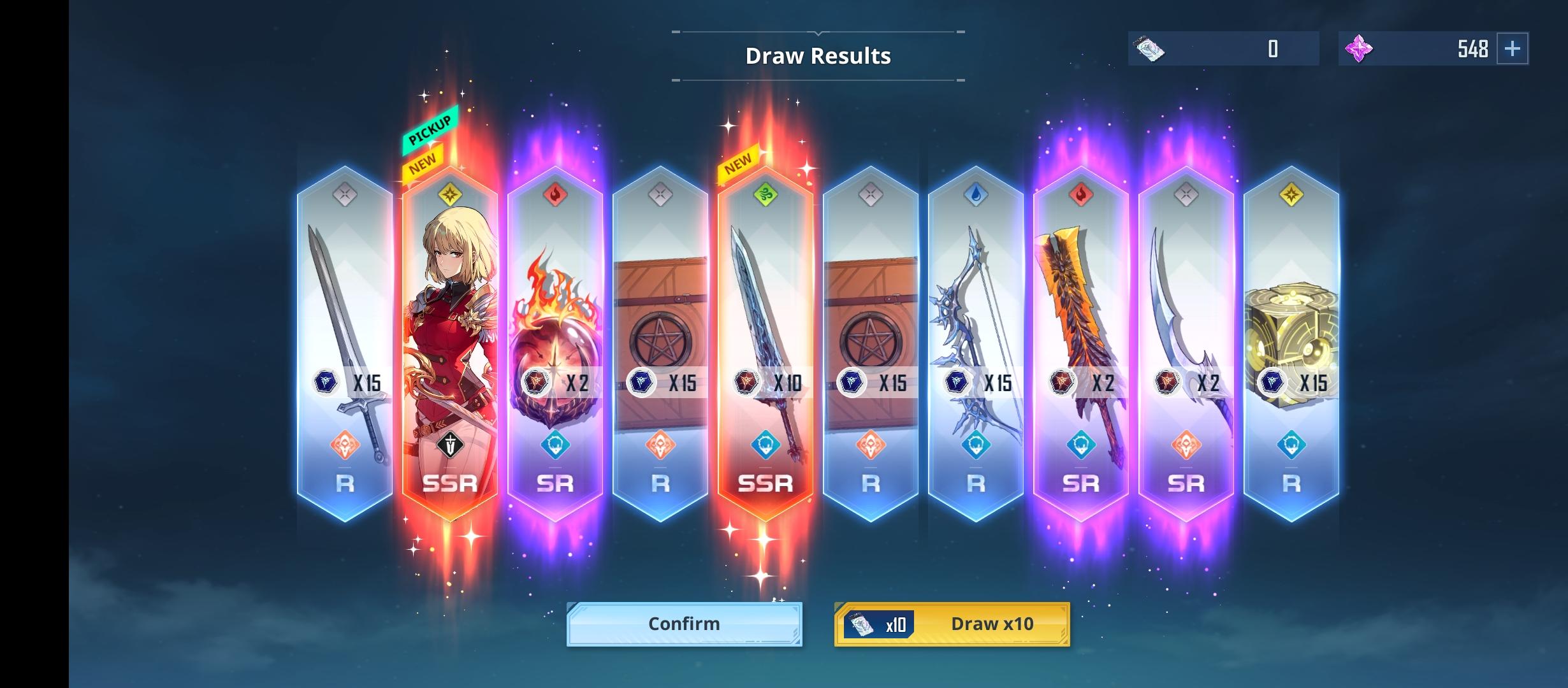Select the yellow light element icon on the SSR character card
Image resolution: width=1568 pixels, height=688 pixels.
449,192
